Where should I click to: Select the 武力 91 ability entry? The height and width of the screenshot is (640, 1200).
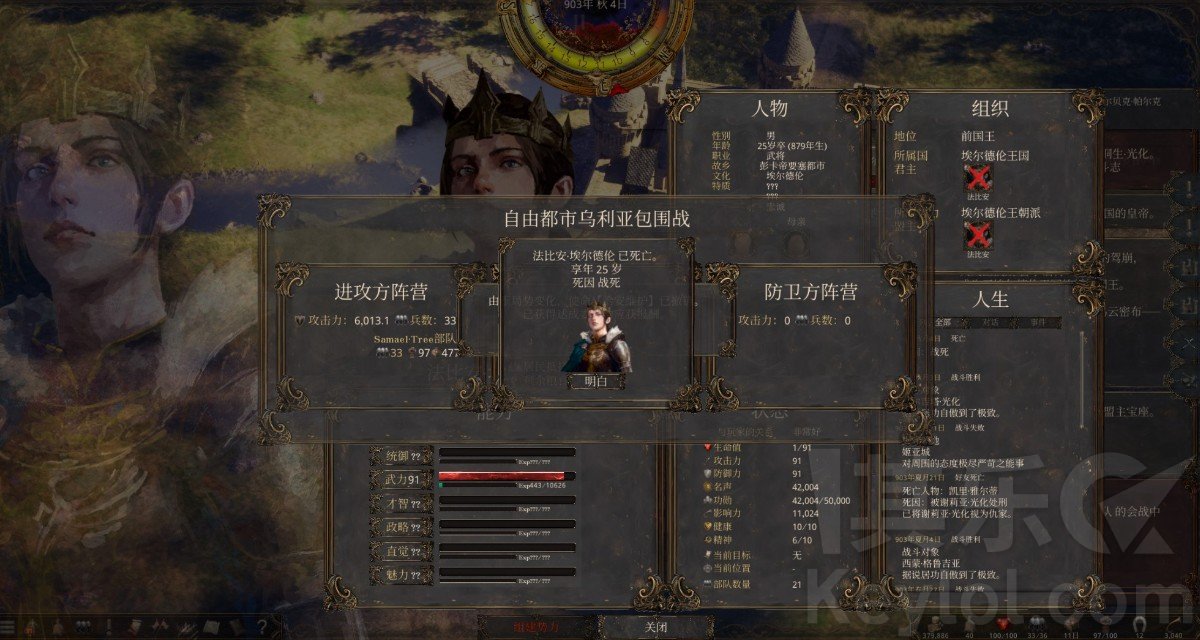click(x=402, y=480)
